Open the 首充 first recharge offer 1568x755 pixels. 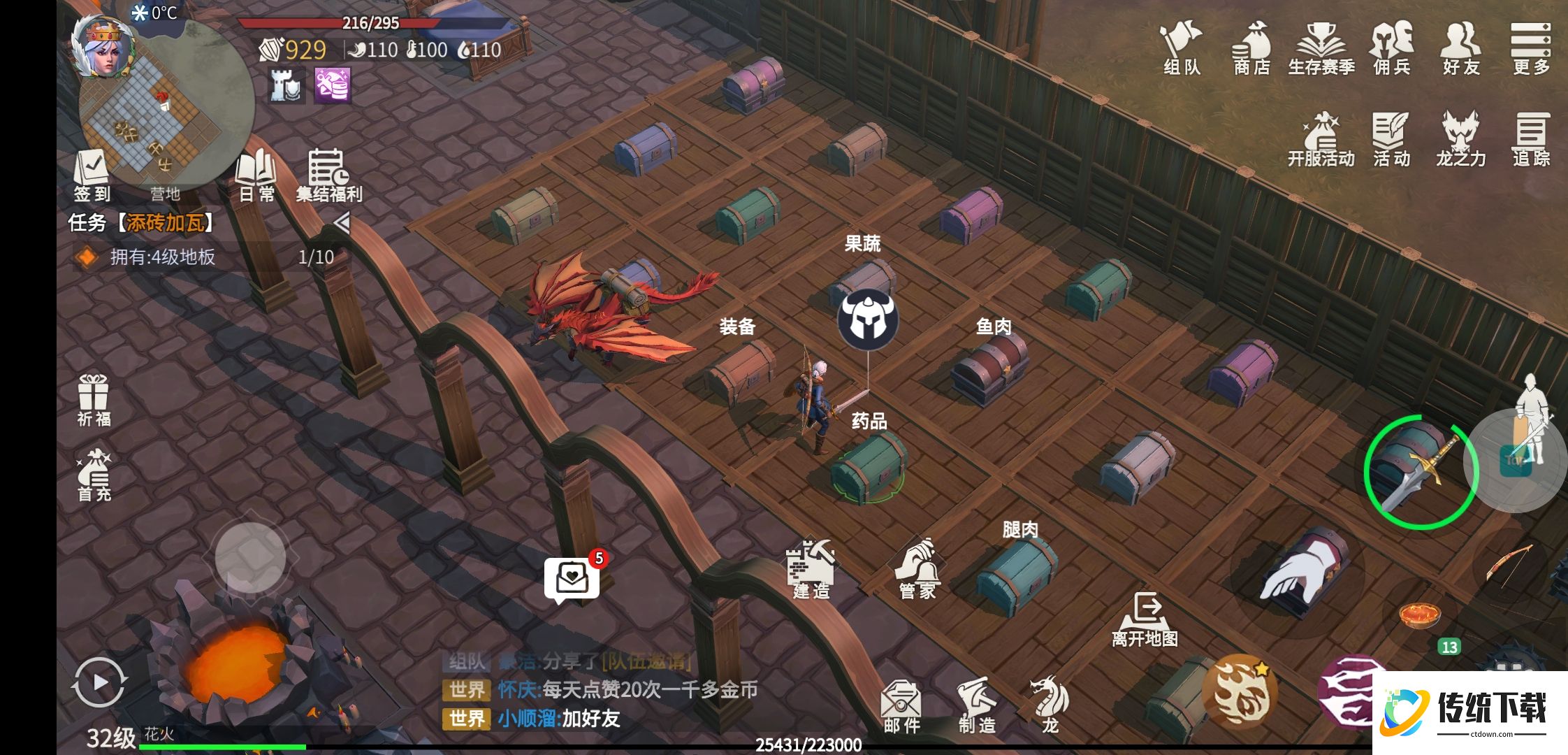point(94,475)
